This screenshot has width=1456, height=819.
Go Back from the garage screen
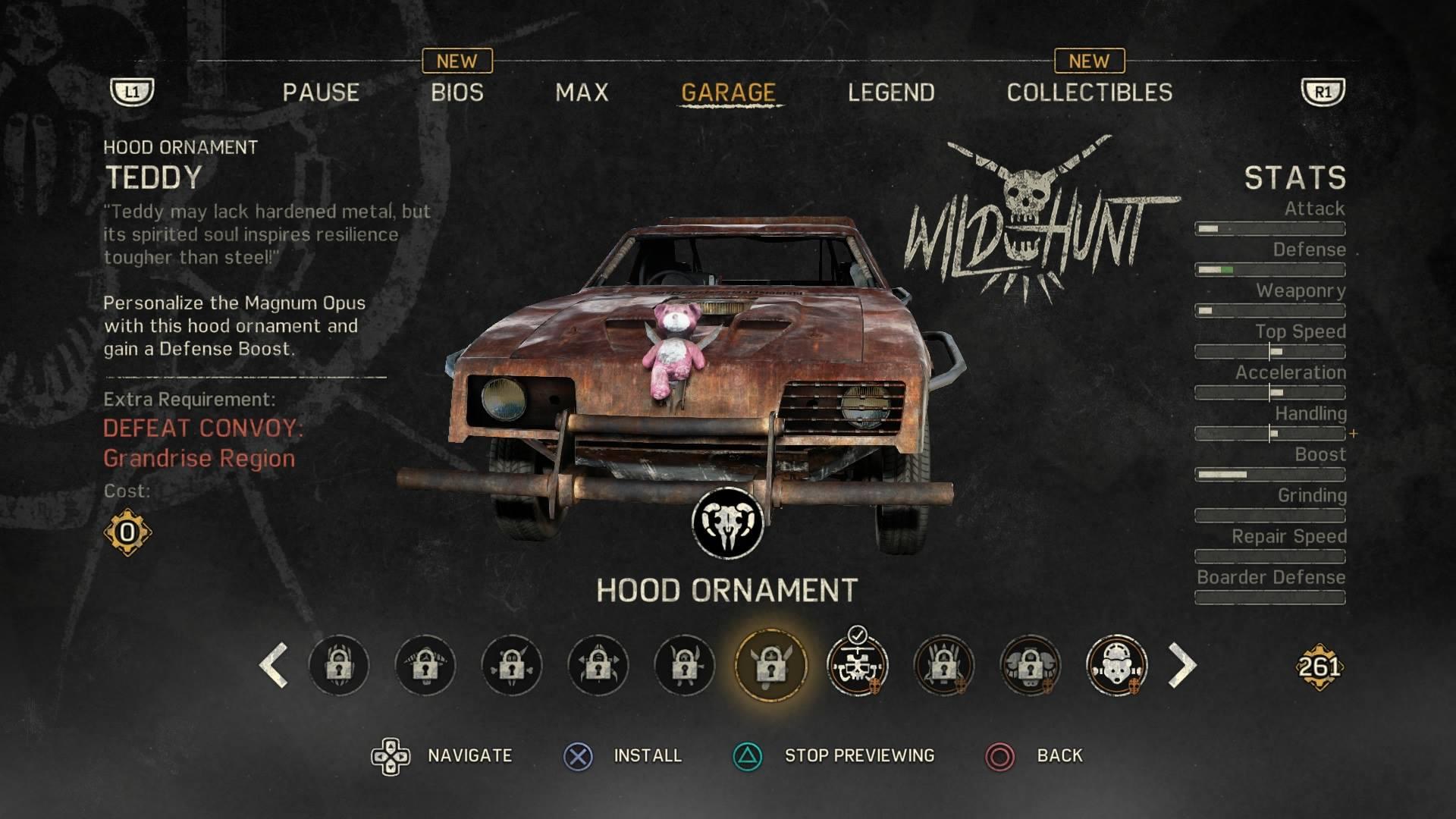(x=1059, y=755)
